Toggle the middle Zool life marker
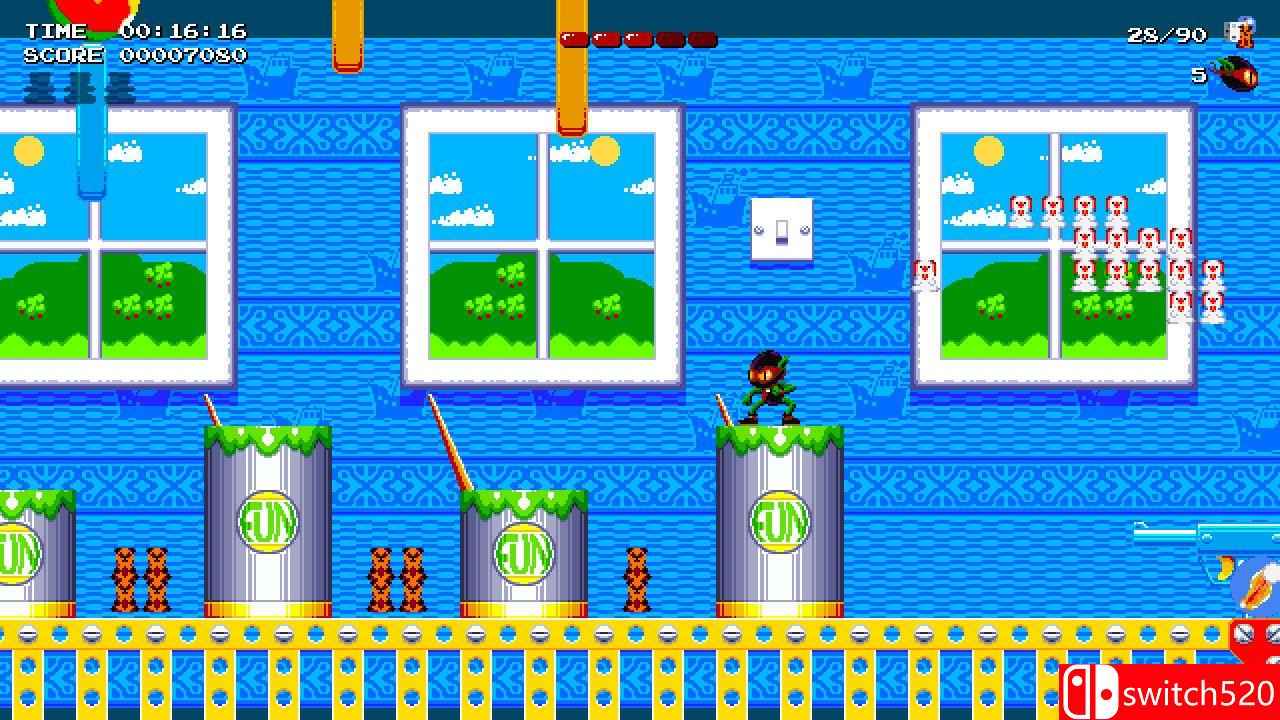The width and height of the screenshot is (1280, 720). (80, 90)
